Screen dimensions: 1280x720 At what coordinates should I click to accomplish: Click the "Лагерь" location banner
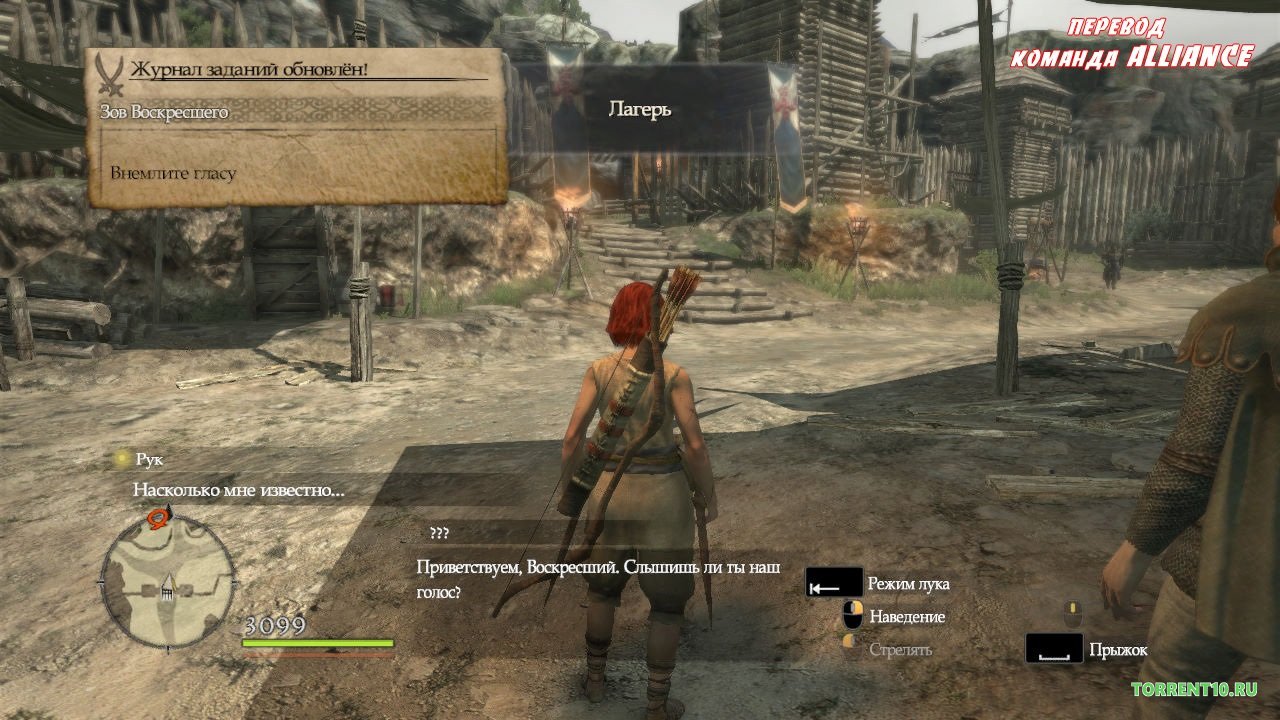[x=640, y=109]
